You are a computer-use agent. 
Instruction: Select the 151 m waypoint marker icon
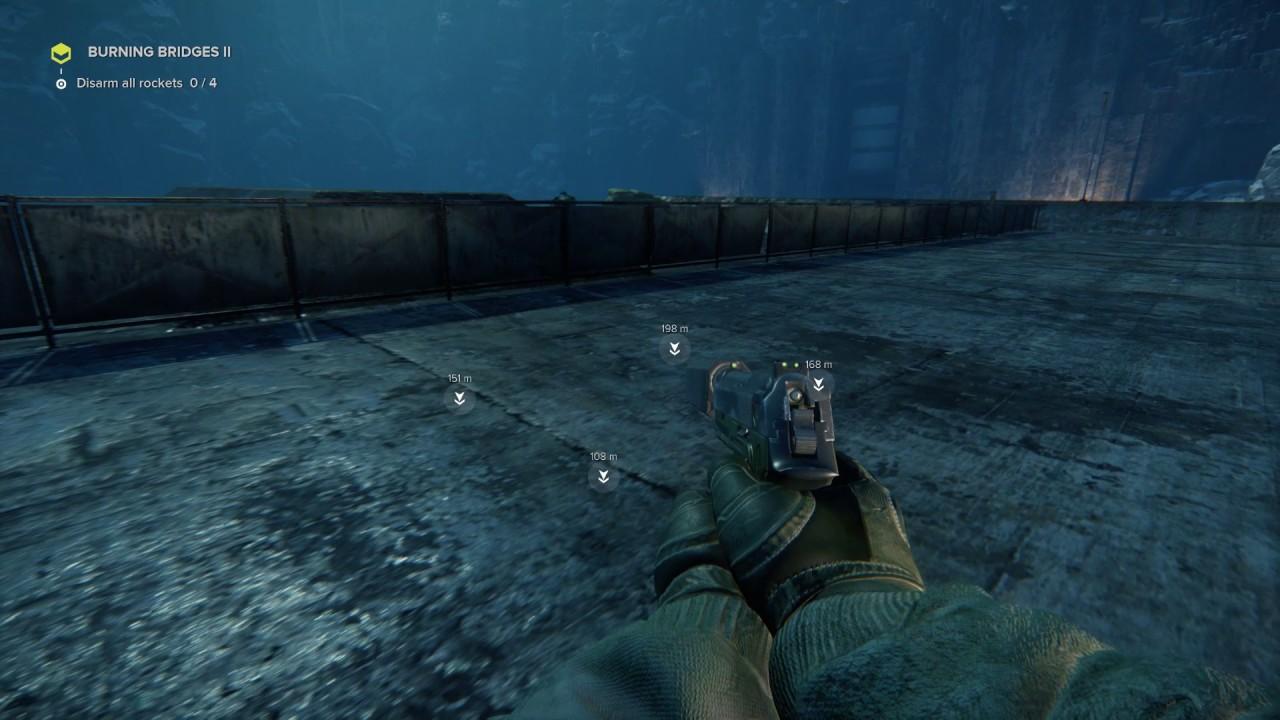[x=459, y=398]
